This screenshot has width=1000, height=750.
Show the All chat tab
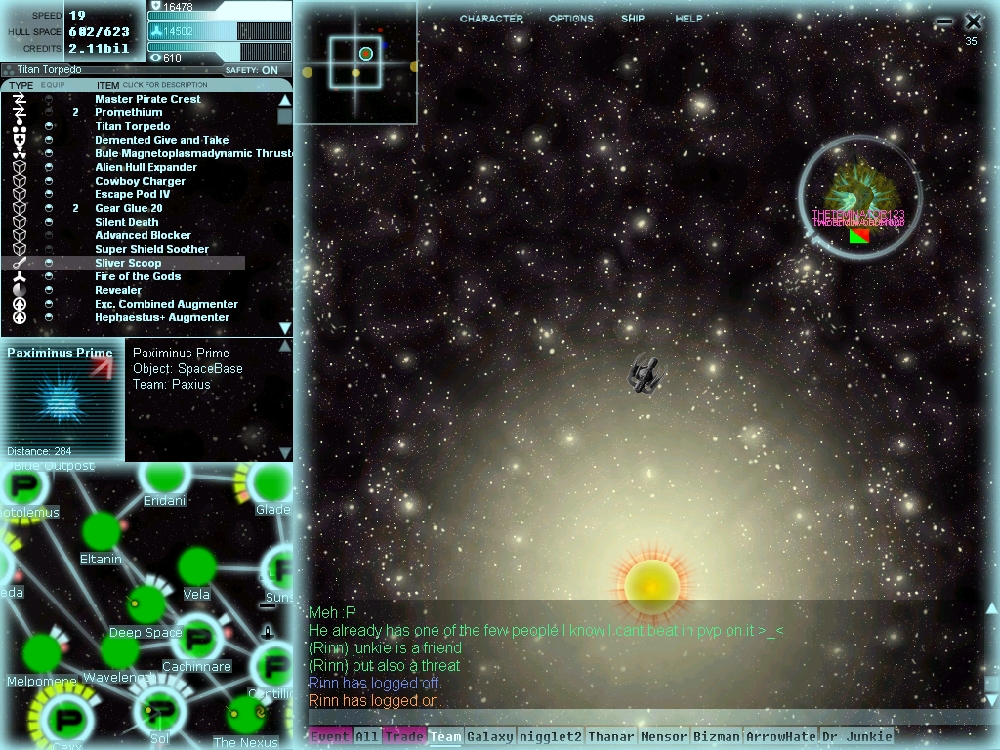(367, 737)
